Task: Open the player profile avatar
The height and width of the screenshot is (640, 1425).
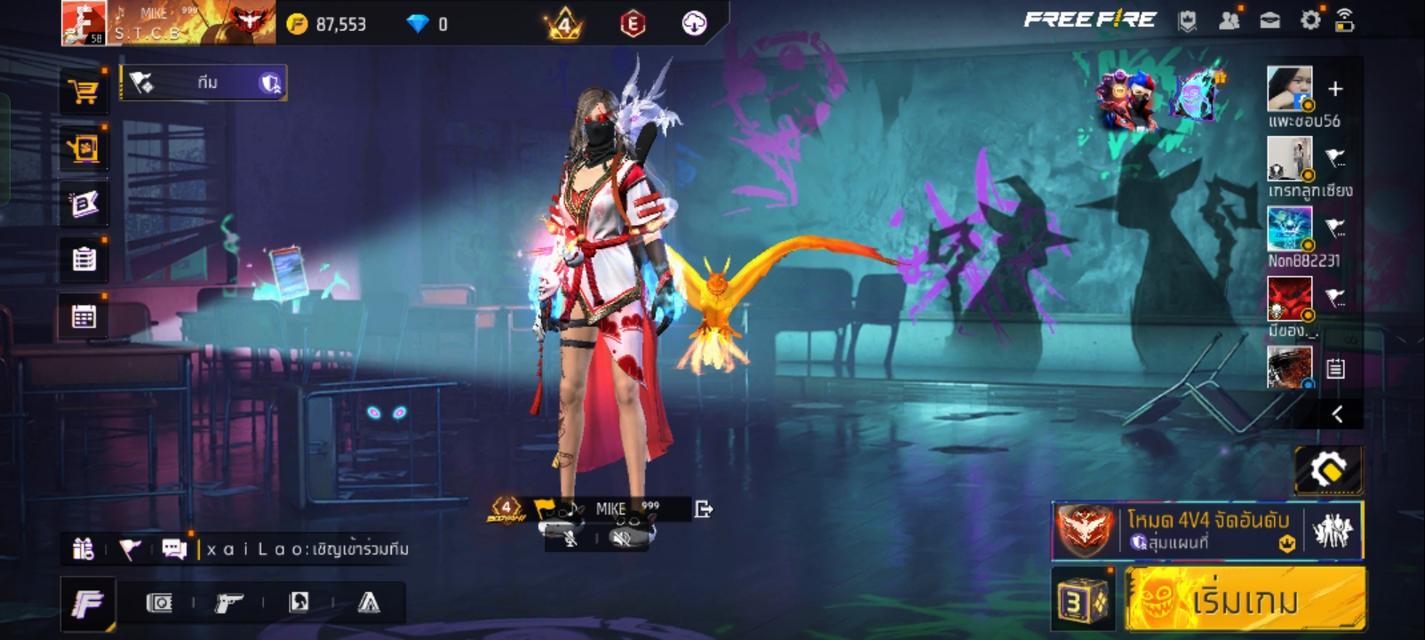Action: click(84, 22)
